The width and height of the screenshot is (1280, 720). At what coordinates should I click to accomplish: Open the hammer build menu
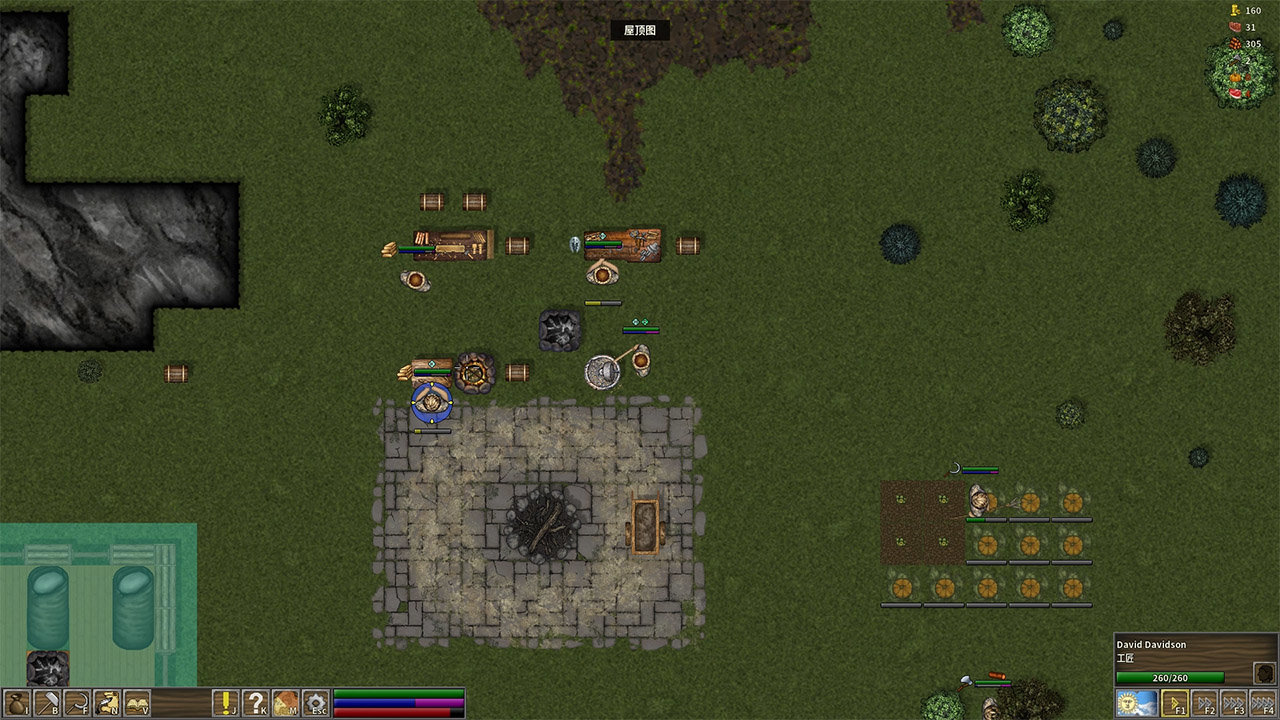[46, 703]
